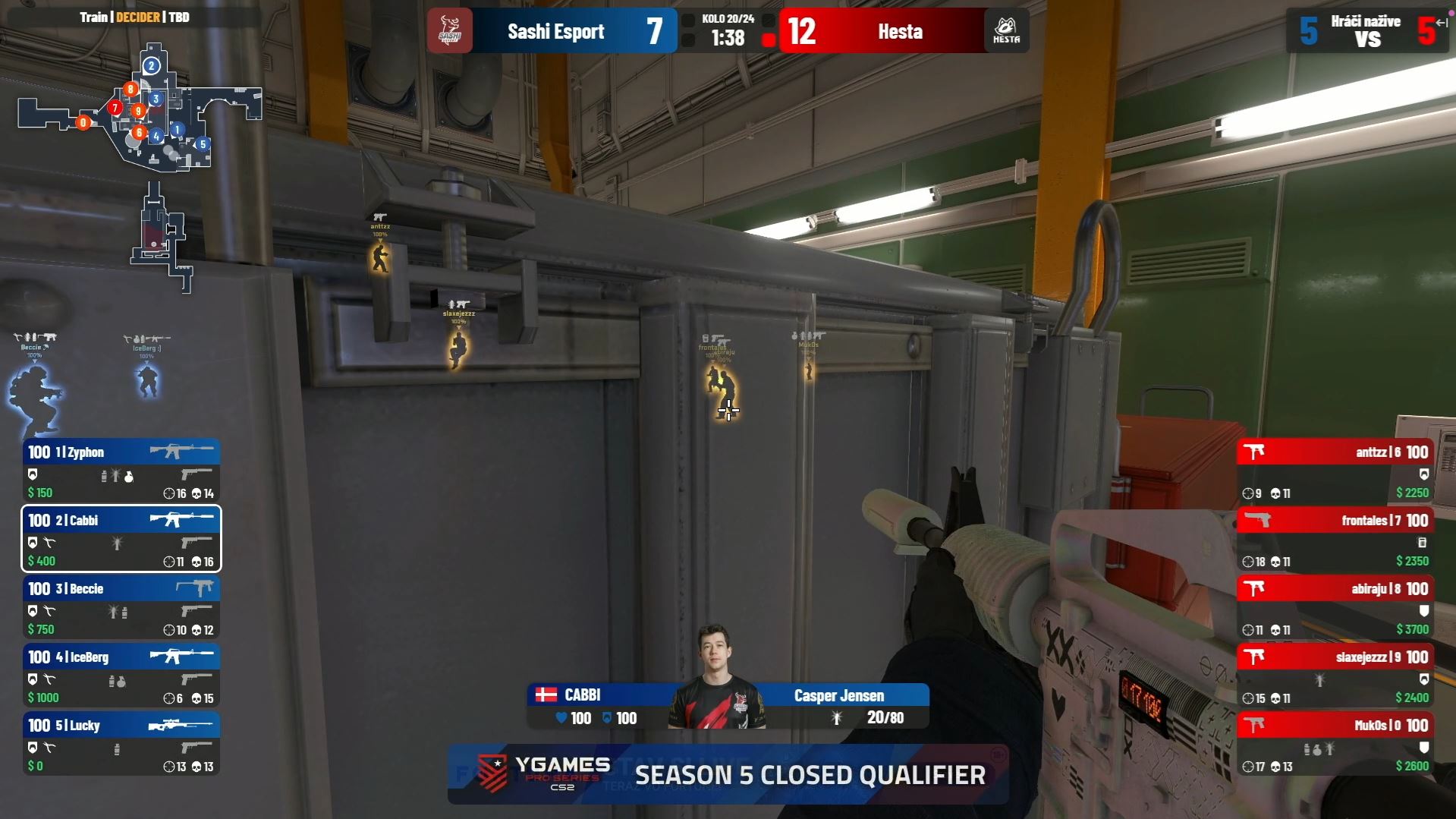Select the Hesta team logo
This screenshot has width=1456, height=819.
coord(1006,31)
